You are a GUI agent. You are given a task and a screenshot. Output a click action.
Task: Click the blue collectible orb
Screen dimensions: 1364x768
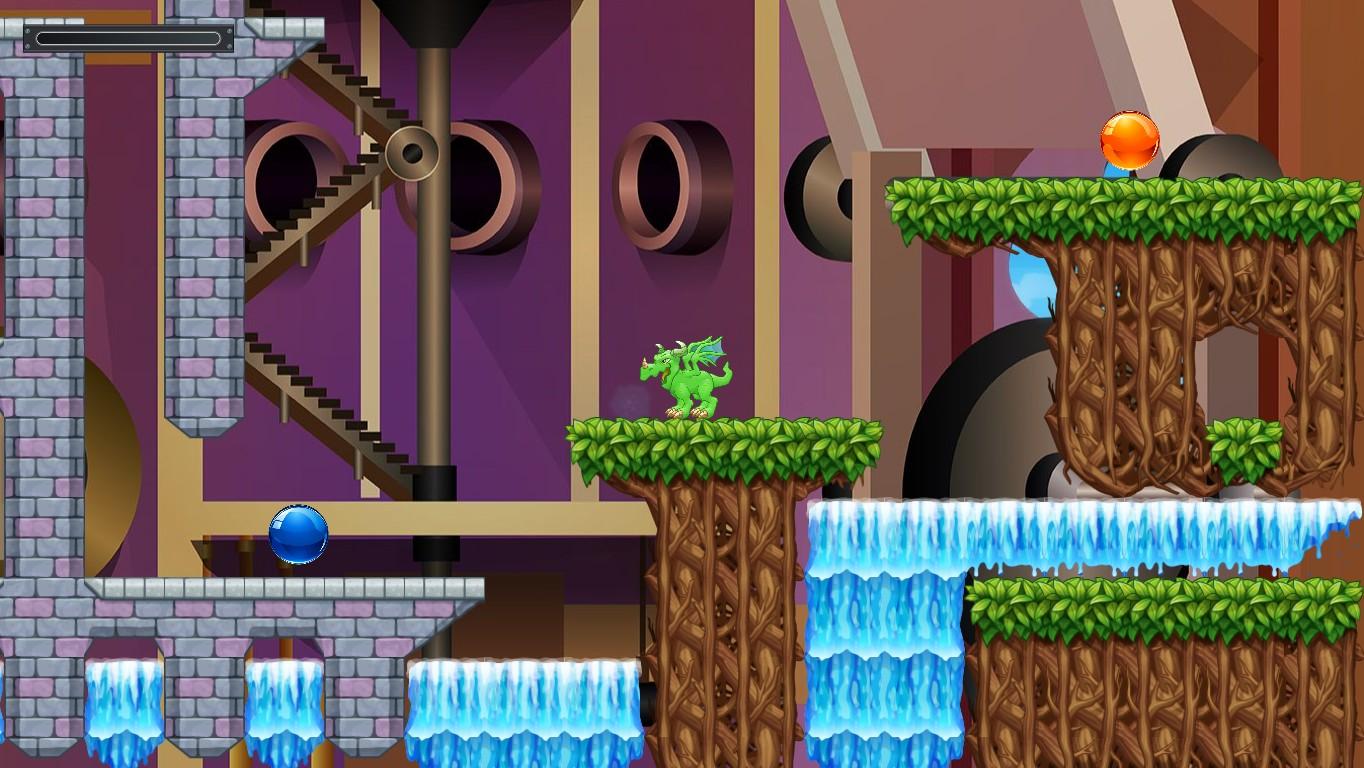298,533
